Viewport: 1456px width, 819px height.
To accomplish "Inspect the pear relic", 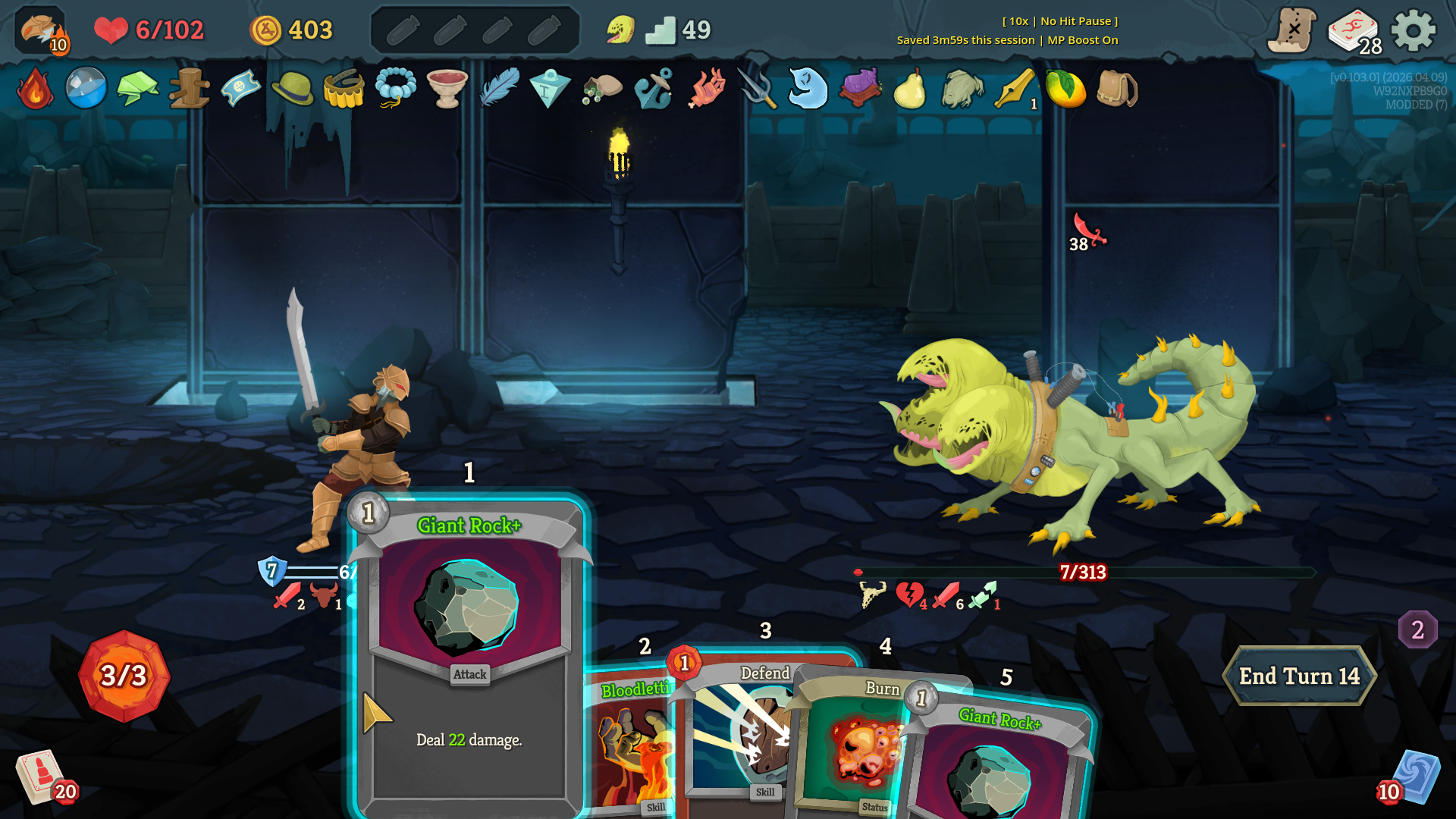I will 910,89.
